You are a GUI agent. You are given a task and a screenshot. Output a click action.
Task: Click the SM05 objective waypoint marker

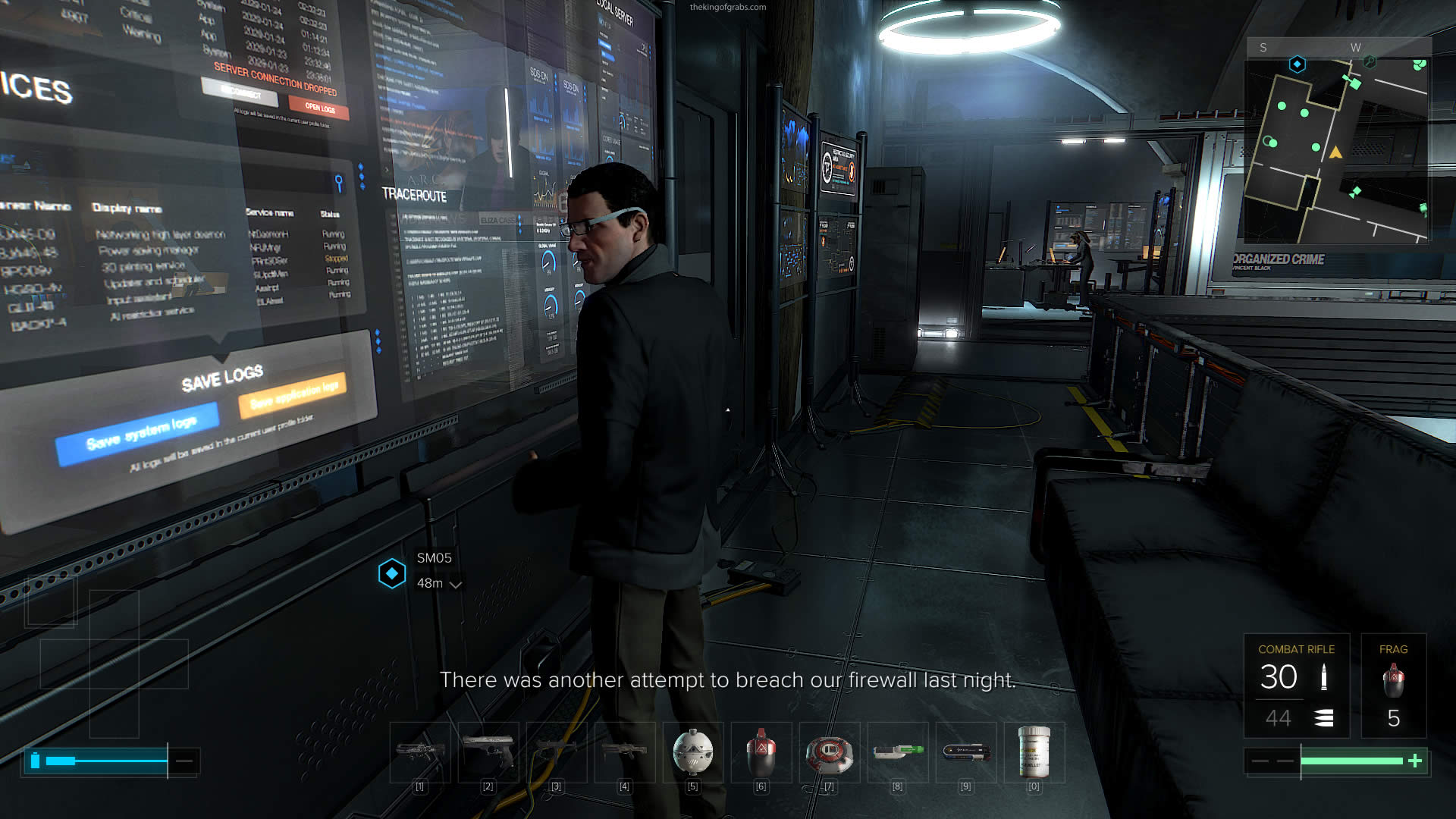point(392,573)
